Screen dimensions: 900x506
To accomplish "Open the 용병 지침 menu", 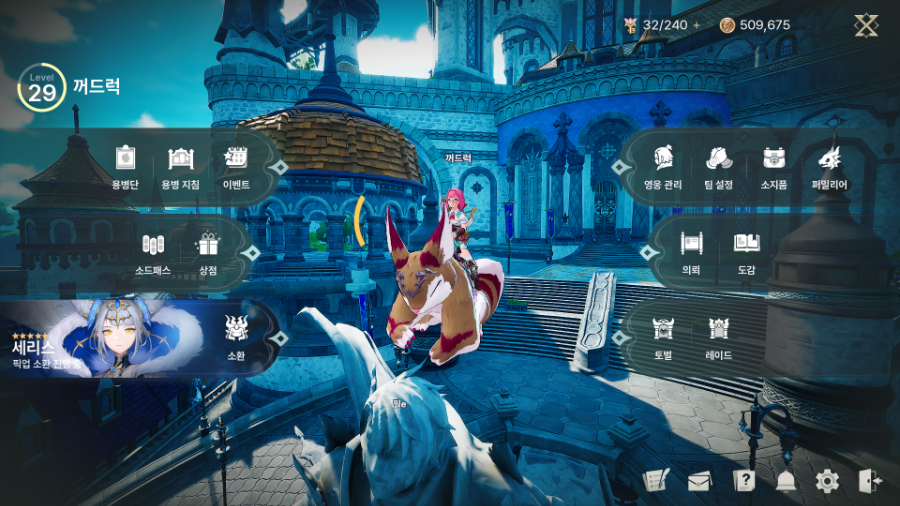I will pyautogui.click(x=181, y=164).
